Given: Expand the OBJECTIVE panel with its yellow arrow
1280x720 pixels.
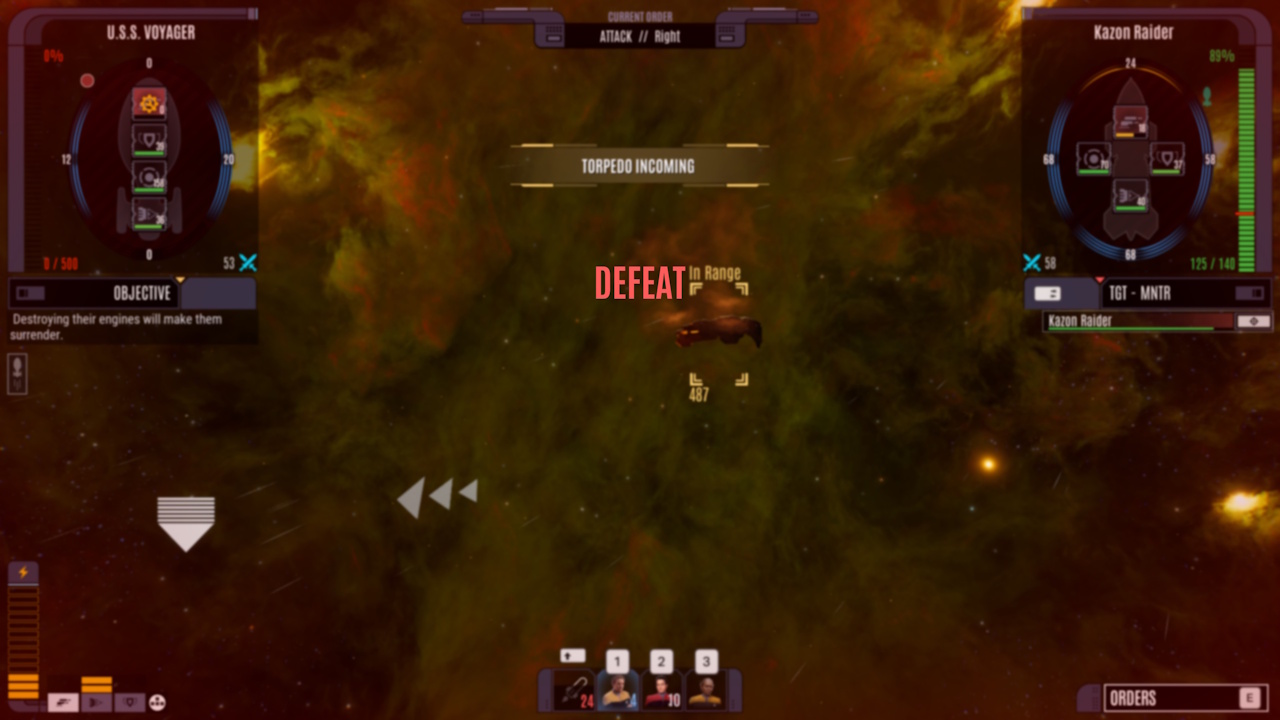Looking at the screenshot, I should [182, 281].
